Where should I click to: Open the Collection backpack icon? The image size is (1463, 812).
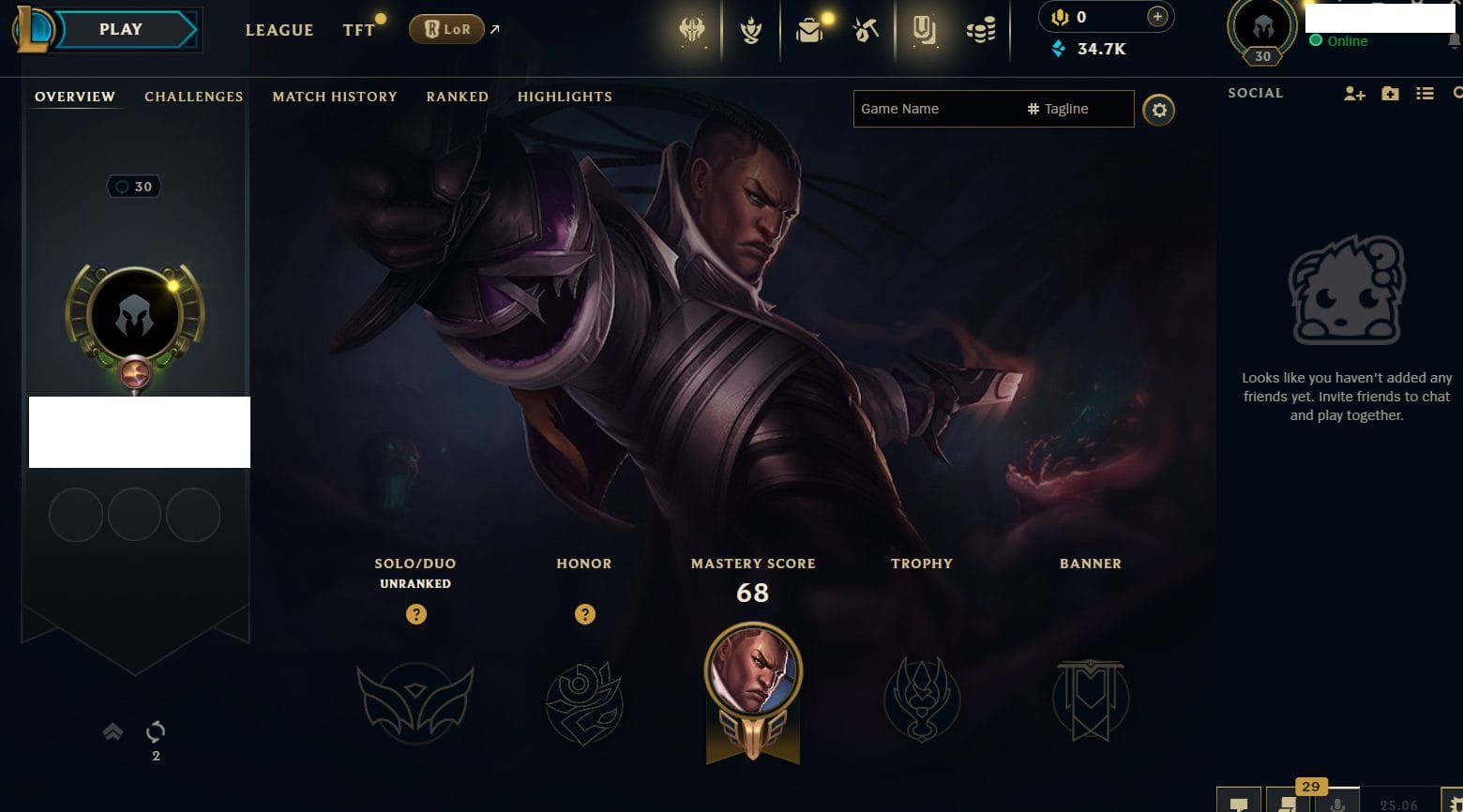(808, 31)
